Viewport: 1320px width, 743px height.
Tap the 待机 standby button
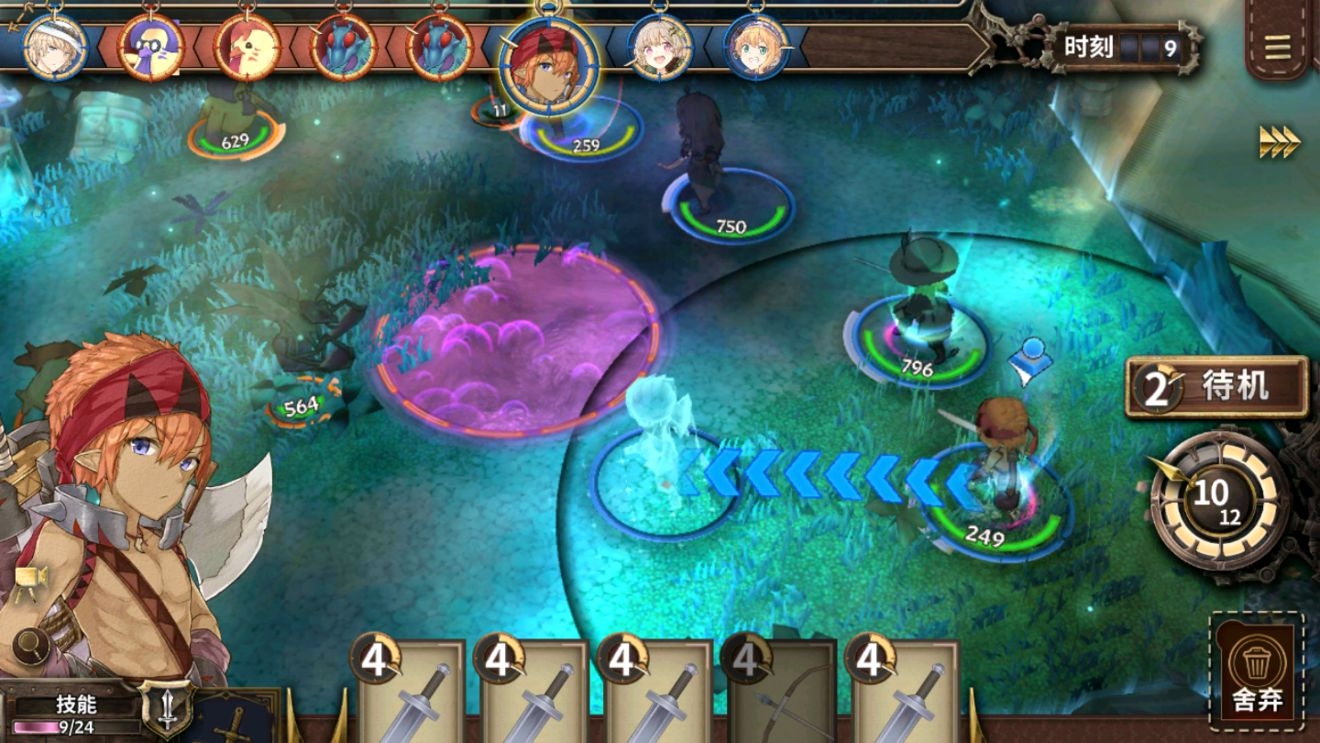click(x=1218, y=387)
